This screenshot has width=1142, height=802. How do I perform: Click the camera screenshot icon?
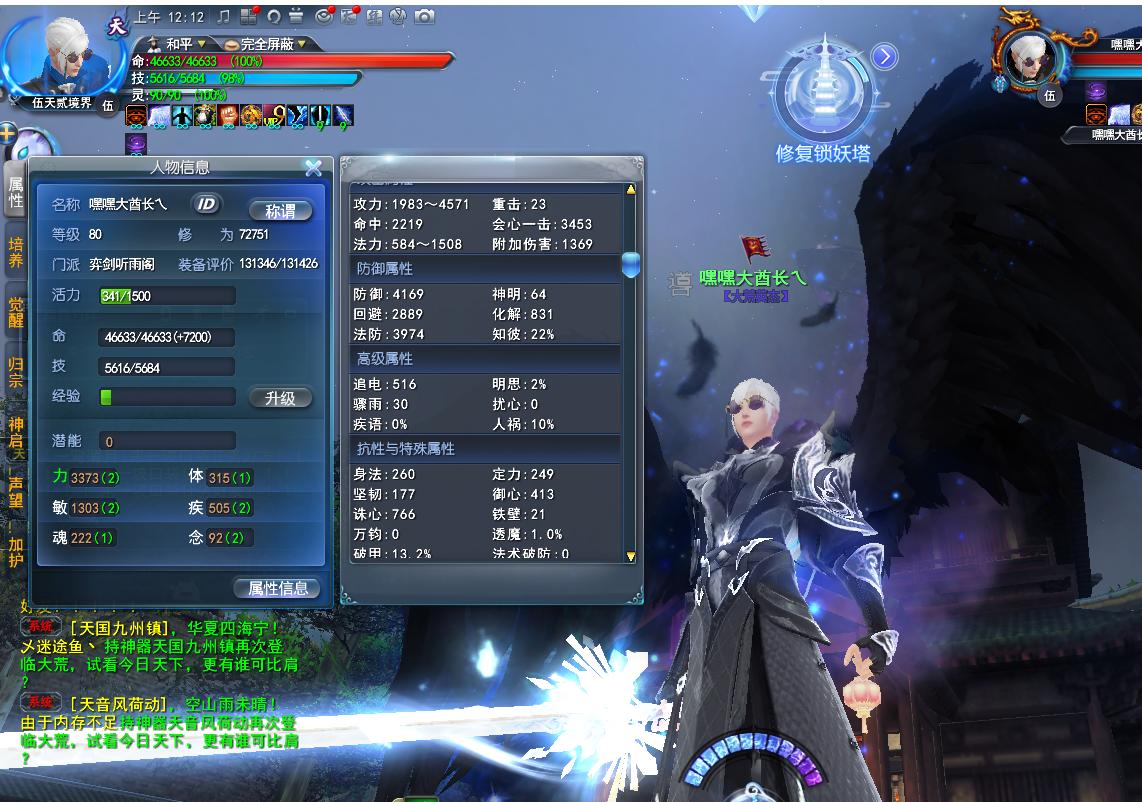[x=424, y=17]
